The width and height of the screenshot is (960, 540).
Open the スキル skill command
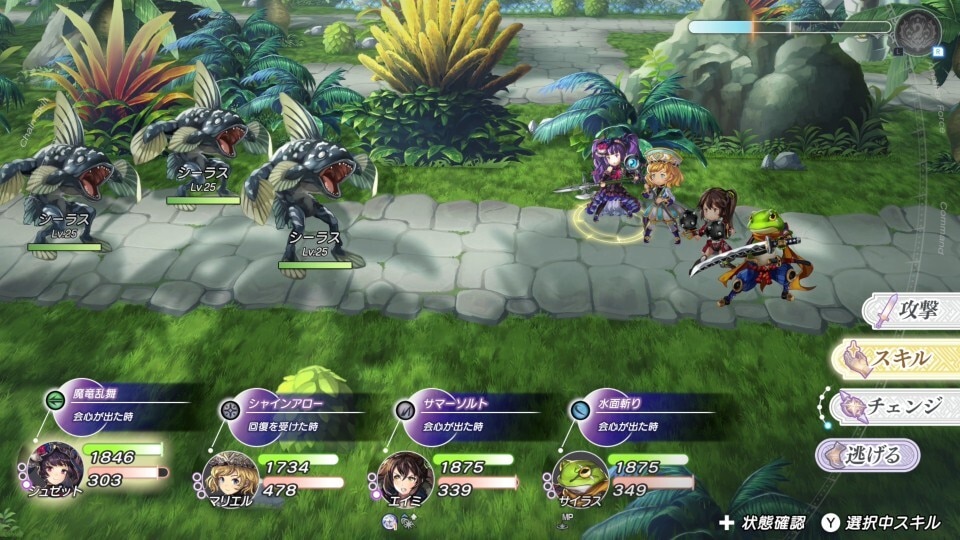[x=900, y=358]
